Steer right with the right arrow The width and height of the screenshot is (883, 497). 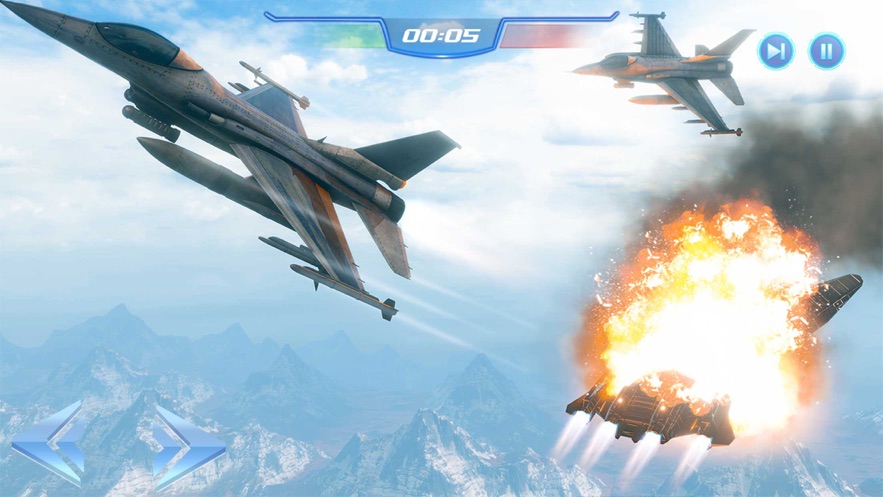click(x=187, y=445)
